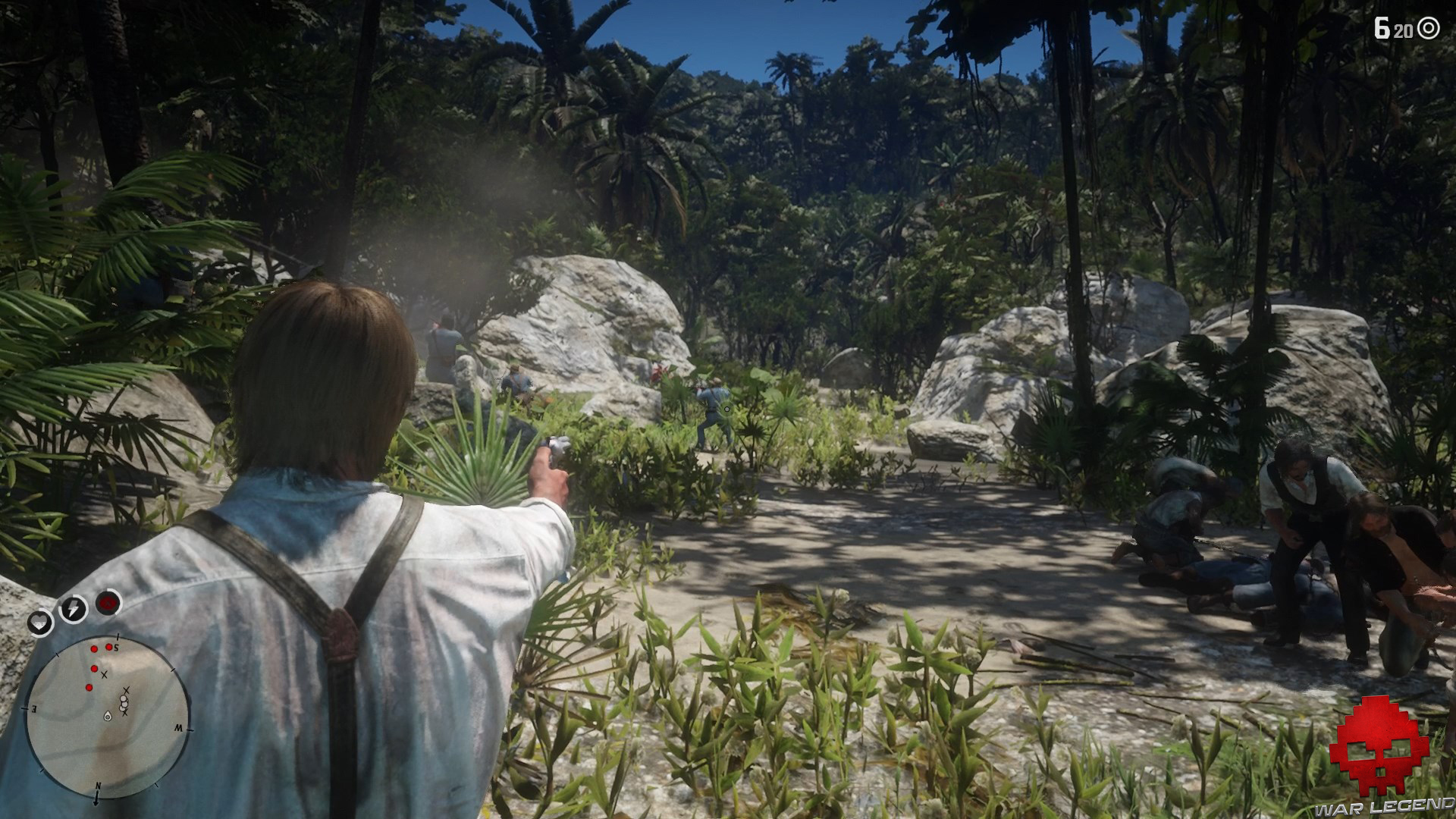Click the white teardrop marker on the minimap
The width and height of the screenshot is (1456, 819).
coord(108,716)
